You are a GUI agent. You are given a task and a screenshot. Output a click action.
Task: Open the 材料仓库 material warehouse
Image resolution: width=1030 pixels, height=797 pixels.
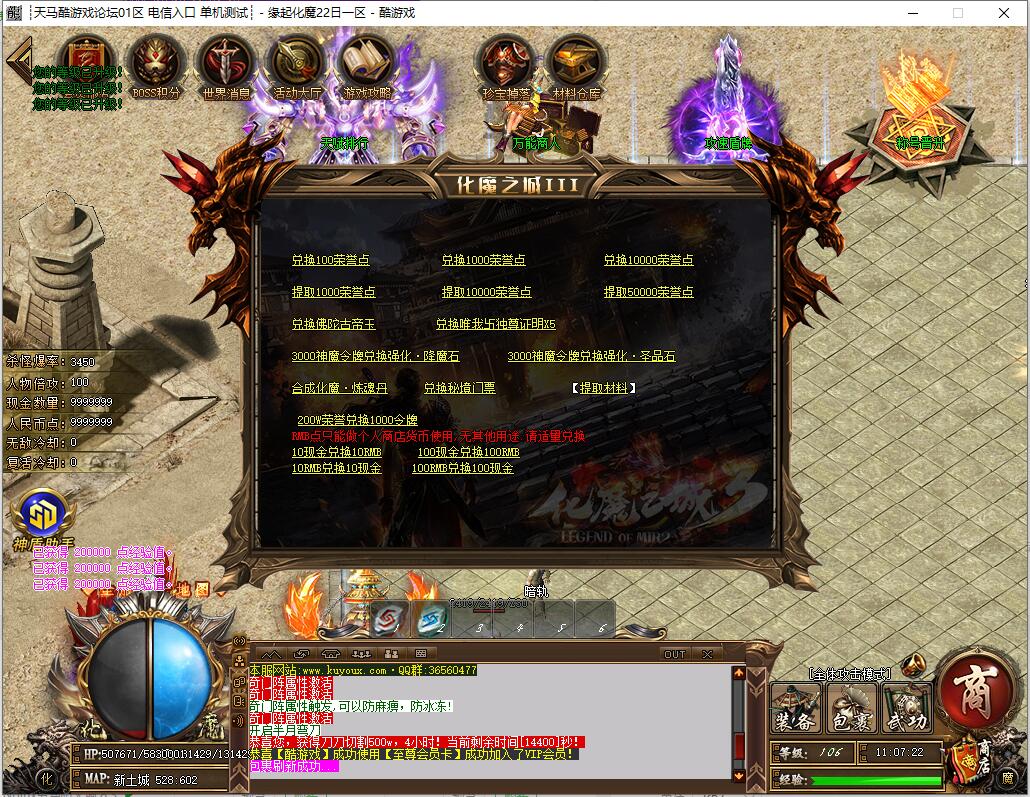click(576, 66)
